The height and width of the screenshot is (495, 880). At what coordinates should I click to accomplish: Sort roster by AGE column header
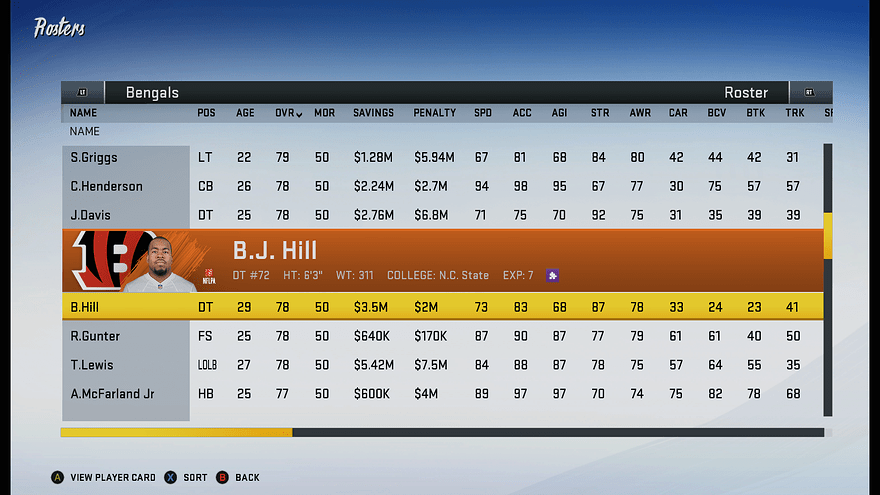pos(245,113)
